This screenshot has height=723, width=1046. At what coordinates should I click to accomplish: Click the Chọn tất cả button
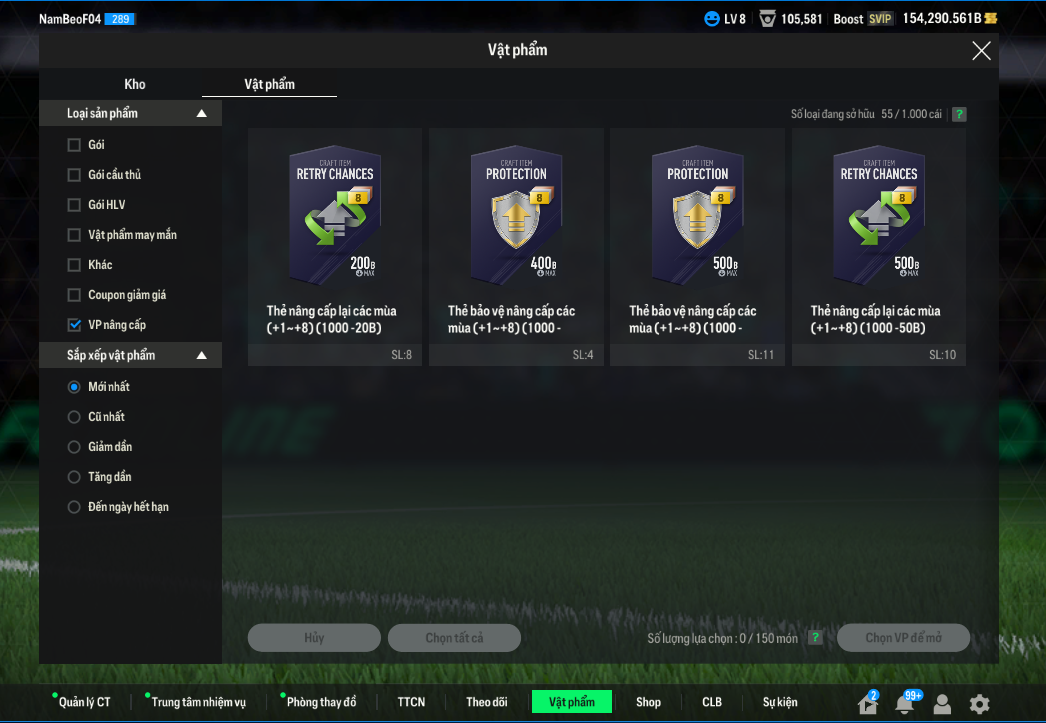(454, 638)
